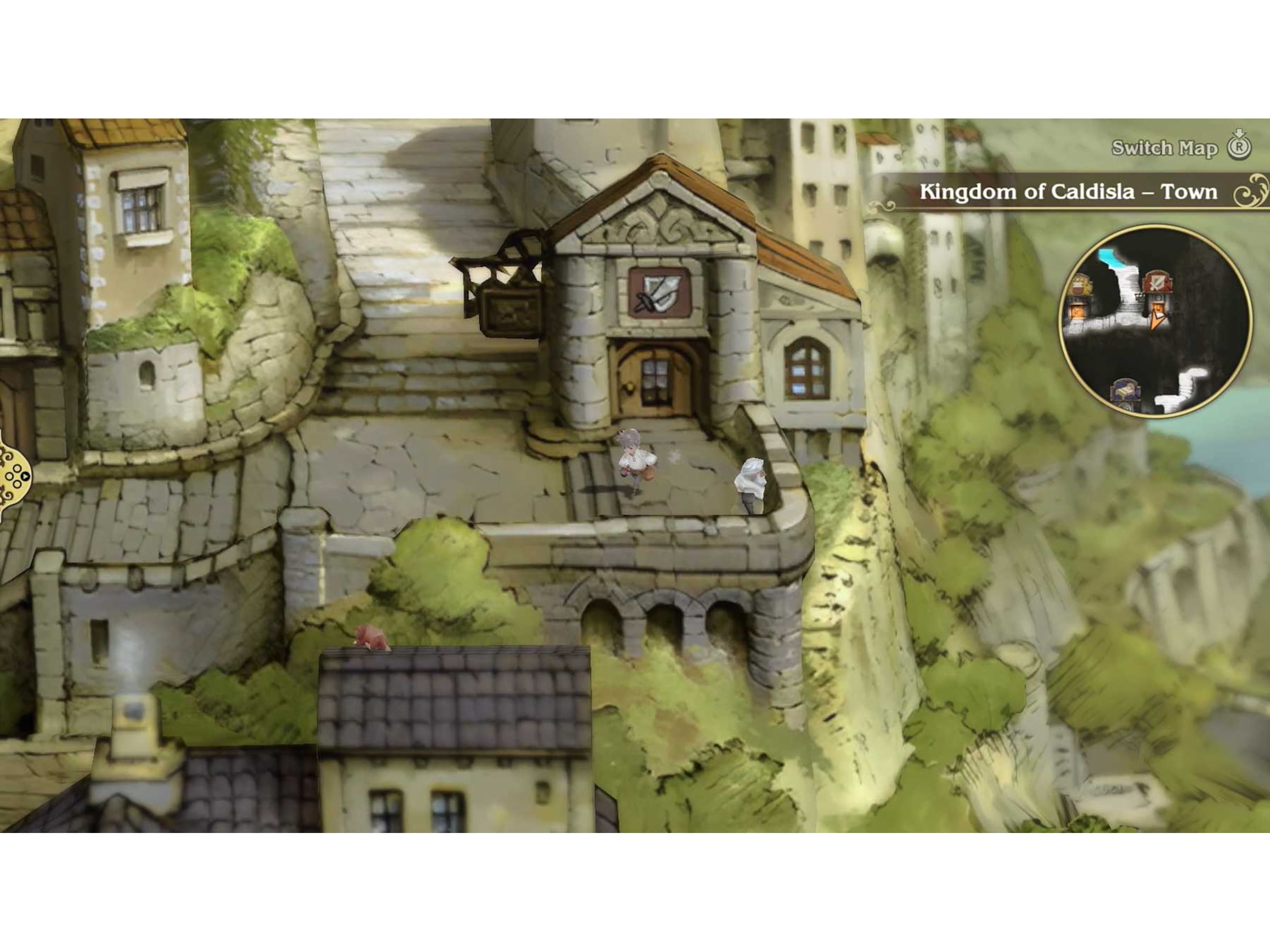This screenshot has height=952, width=1270.
Task: Tap the play triangle on the gamepad overlay
Action: [25, 477]
